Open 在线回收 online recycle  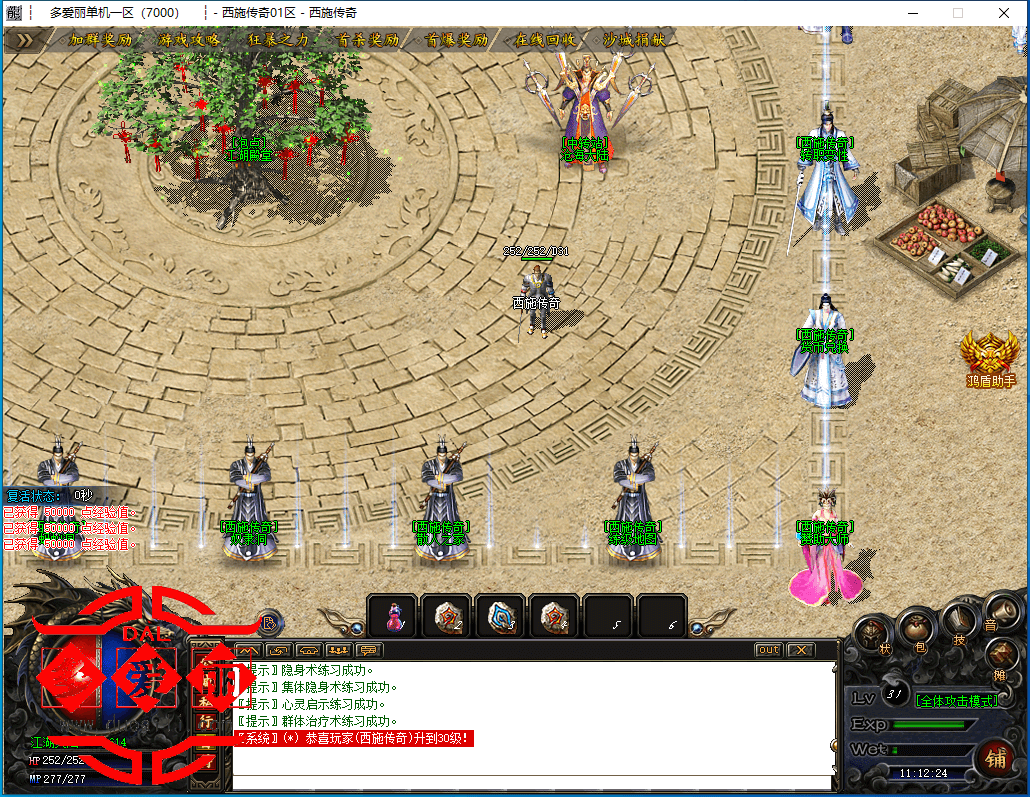point(545,40)
